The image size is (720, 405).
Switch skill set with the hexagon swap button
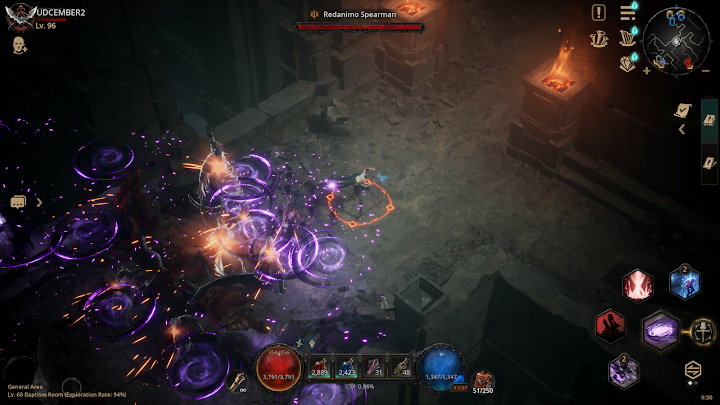[692, 369]
